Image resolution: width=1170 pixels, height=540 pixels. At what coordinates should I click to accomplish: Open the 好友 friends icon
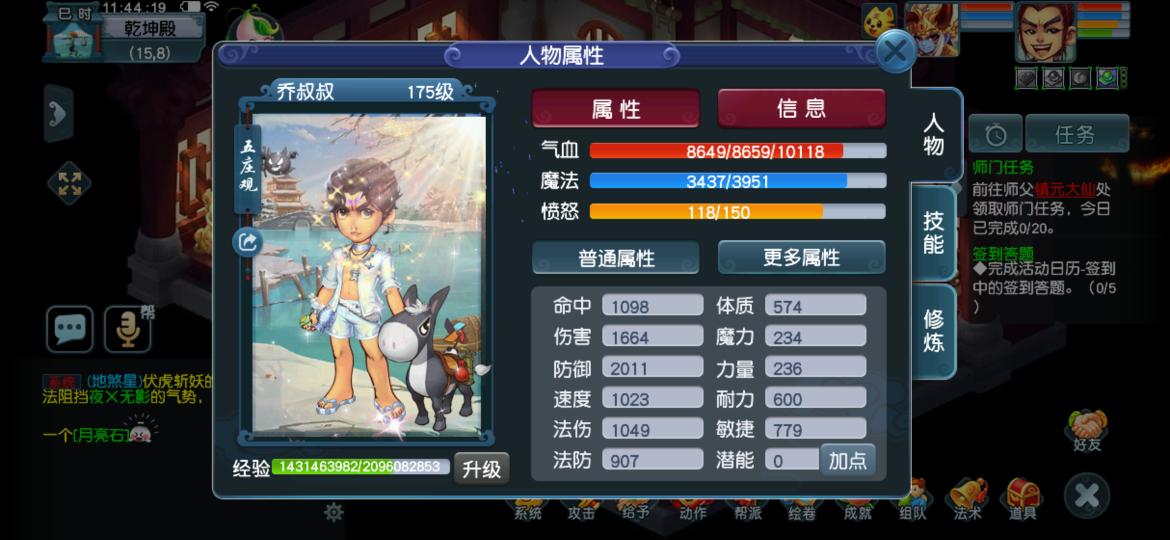click(x=1086, y=430)
